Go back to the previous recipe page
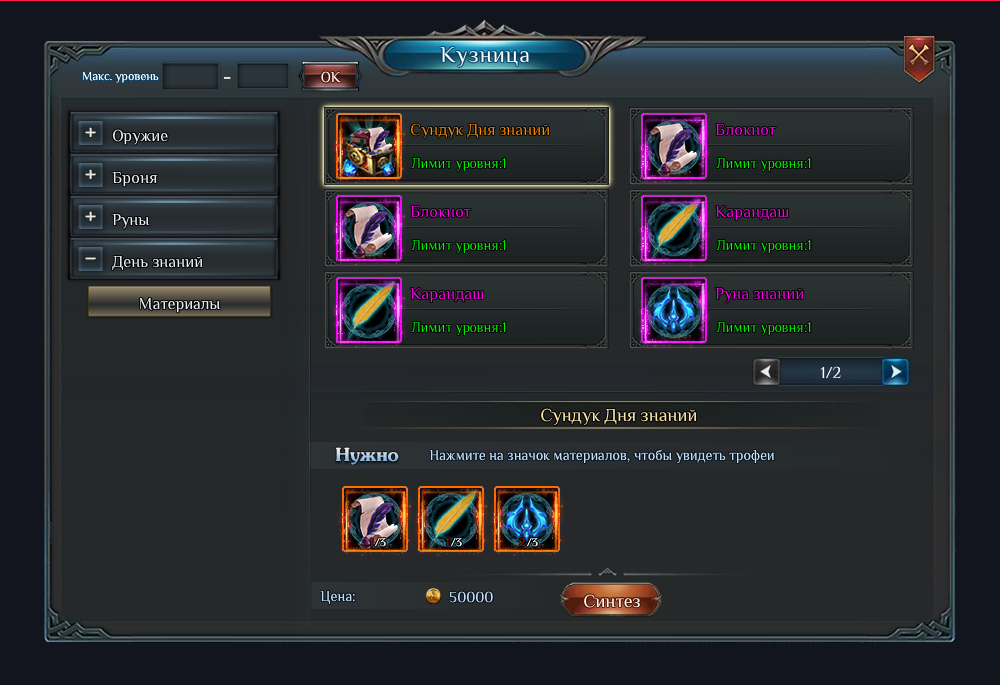This screenshot has width=1000, height=685. [767, 372]
